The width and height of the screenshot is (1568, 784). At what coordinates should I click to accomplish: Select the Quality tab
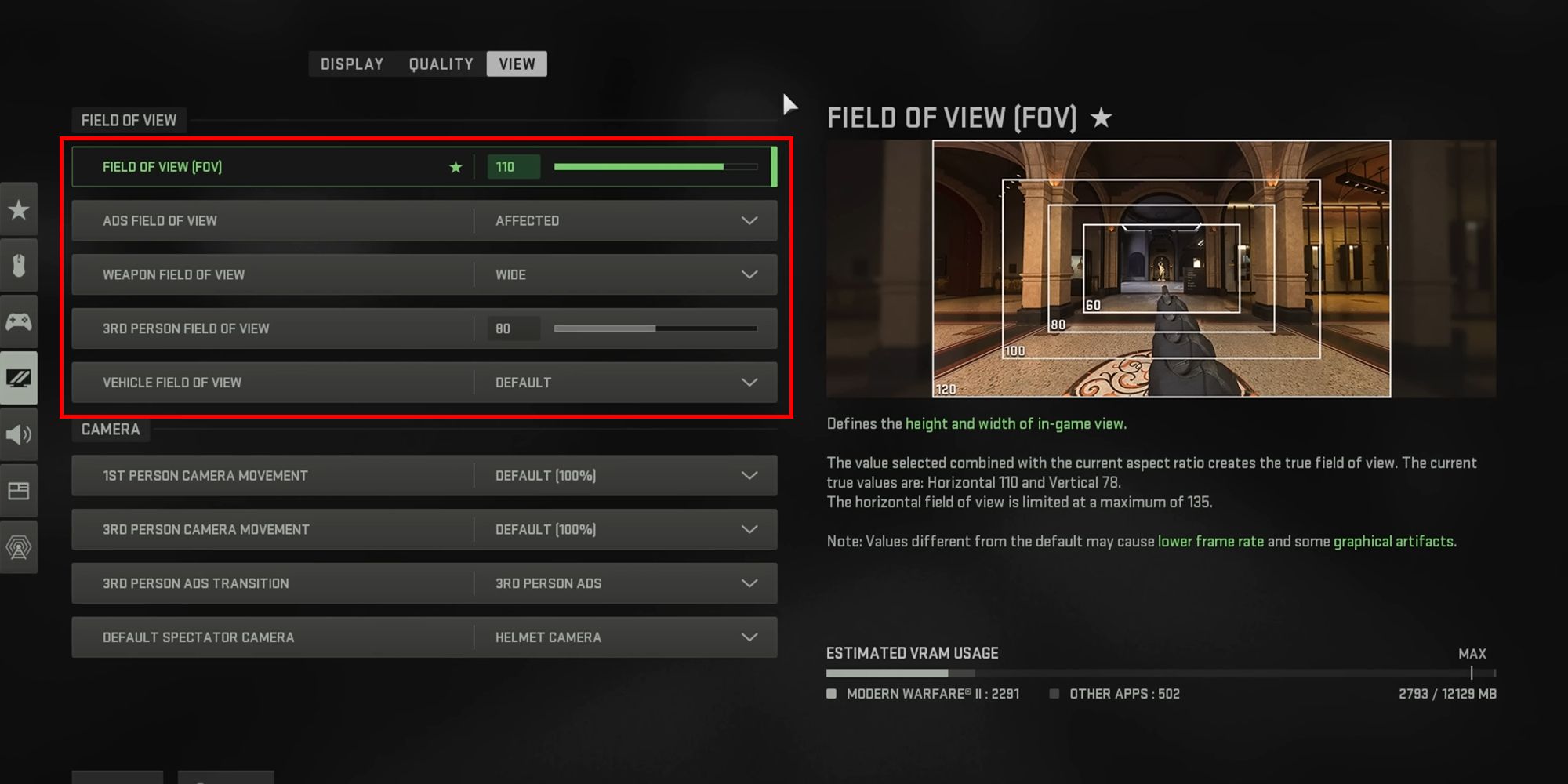pos(440,64)
